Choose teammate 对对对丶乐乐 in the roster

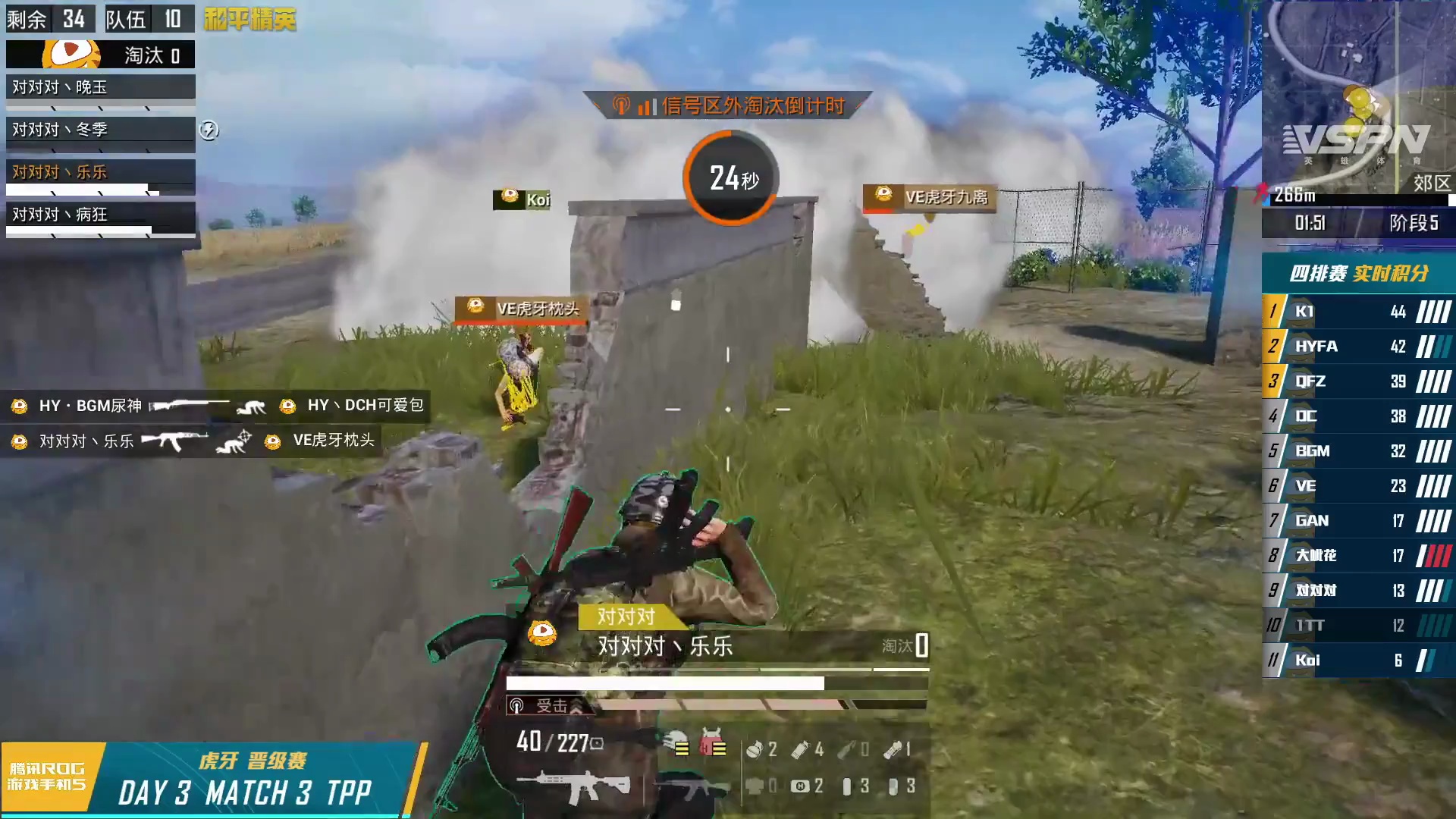tap(100, 172)
